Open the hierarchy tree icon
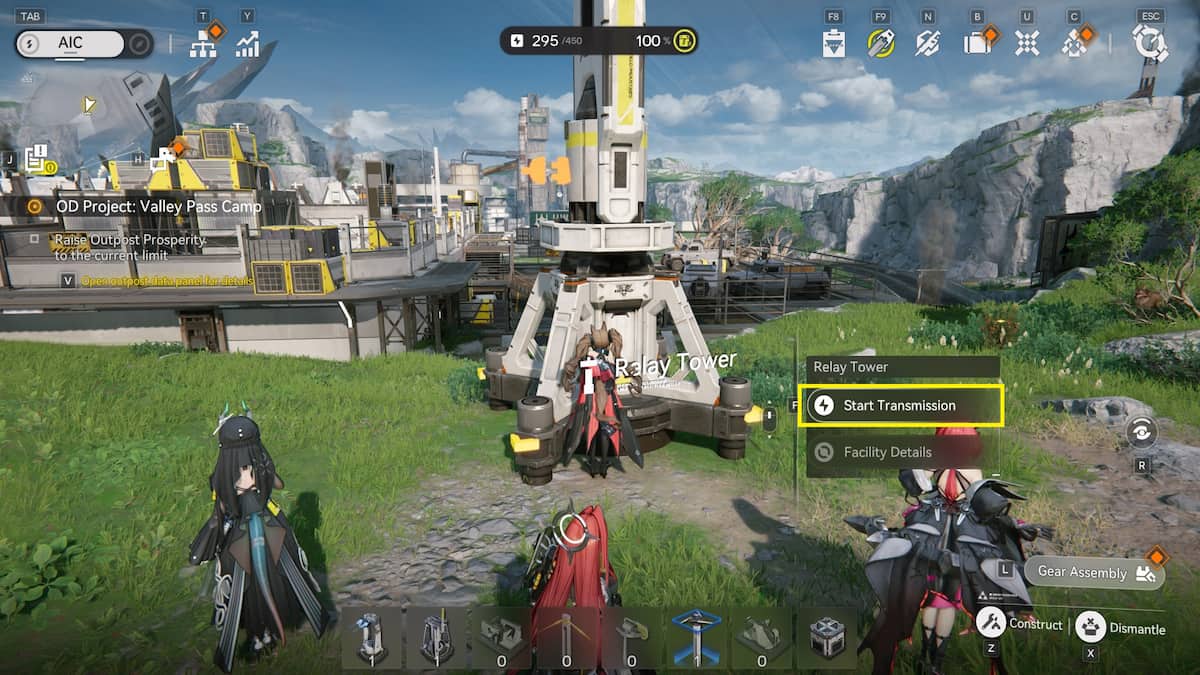Viewport: 1200px width, 675px height. 204,44
